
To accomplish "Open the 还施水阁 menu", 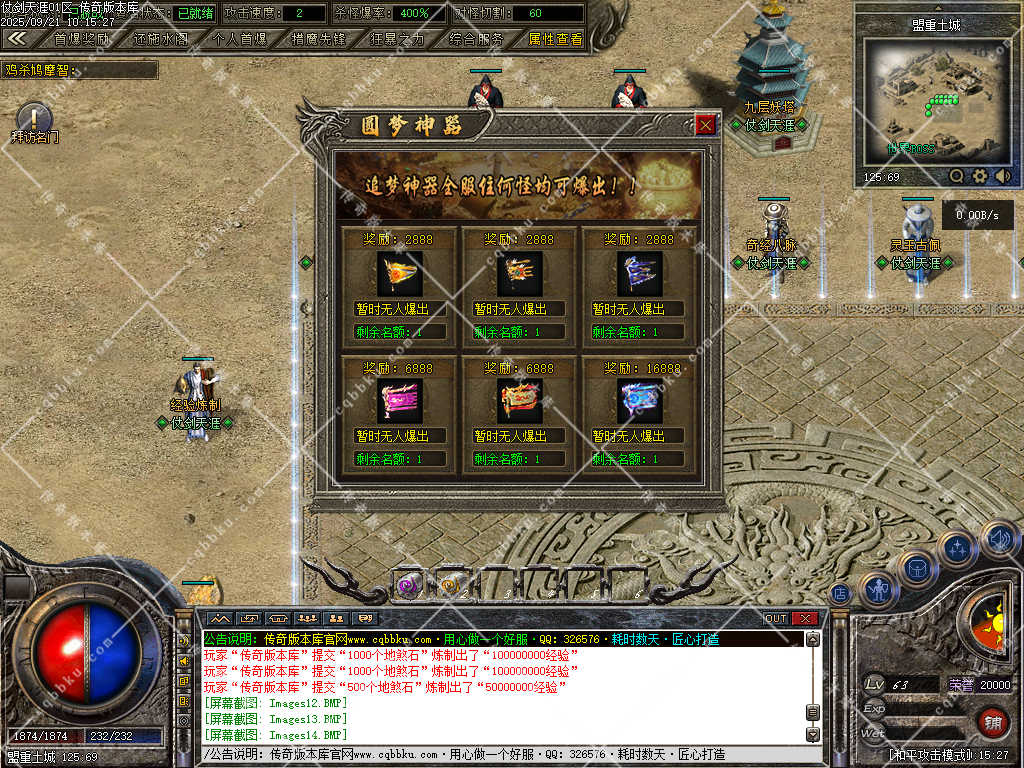I will click(160, 39).
